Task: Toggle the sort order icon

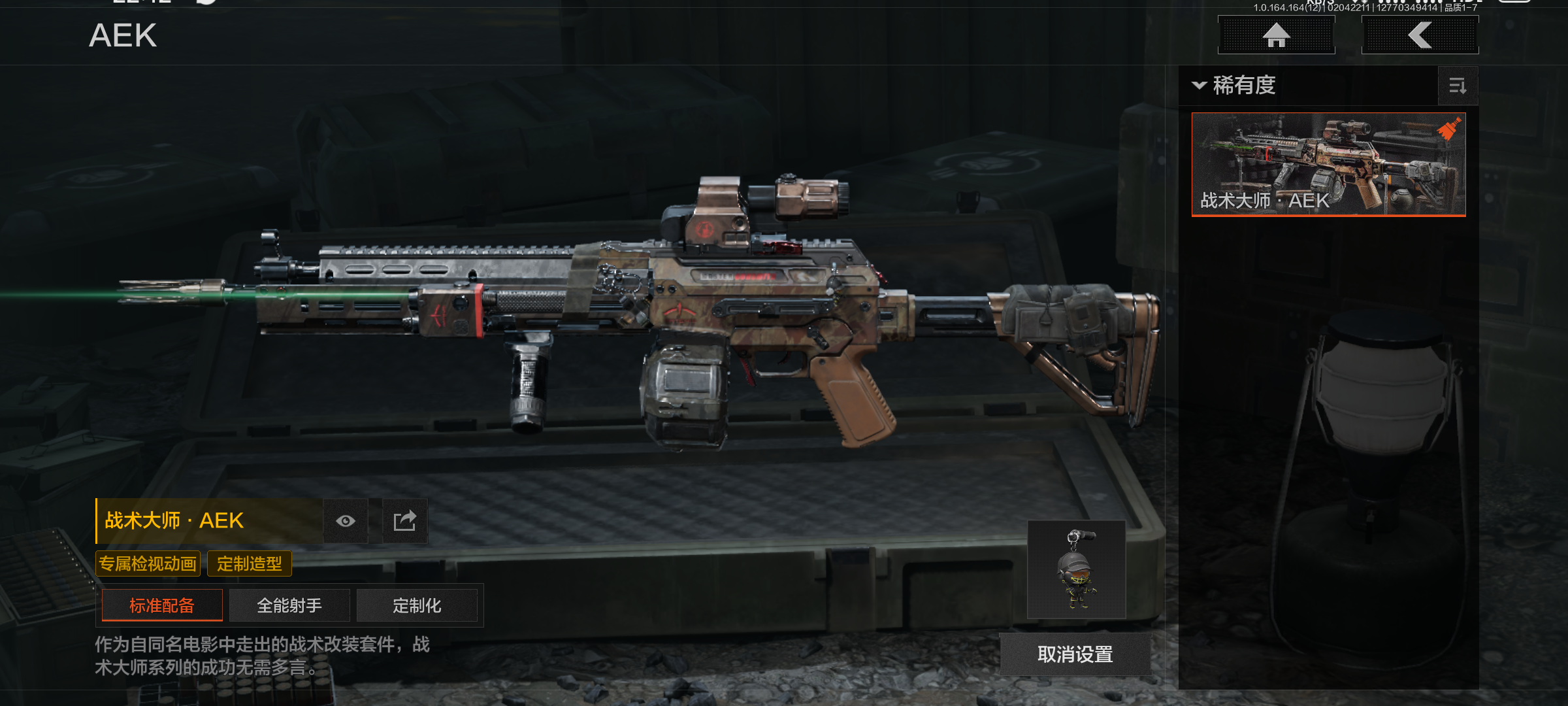Action: (1458, 86)
